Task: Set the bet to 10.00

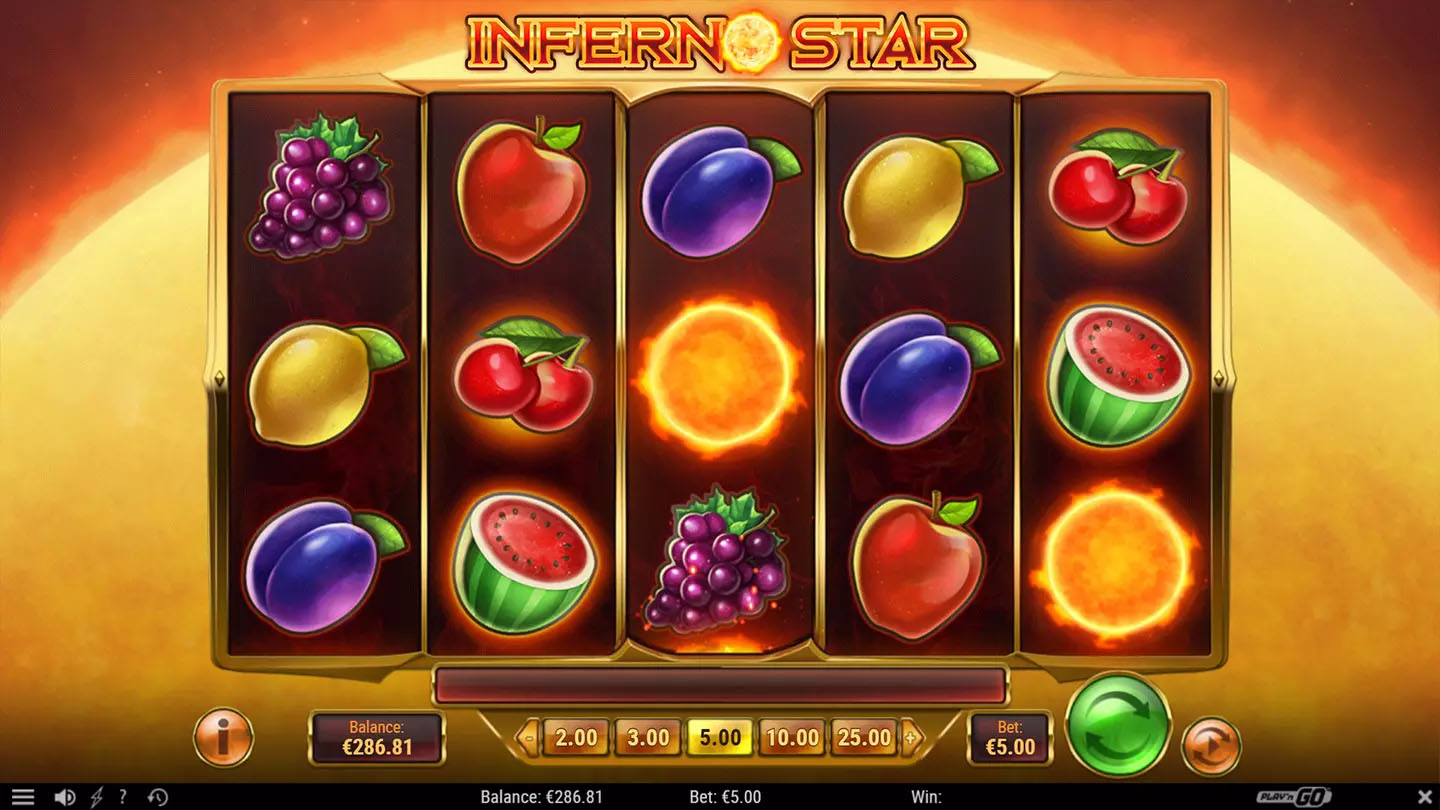Action: pos(792,738)
